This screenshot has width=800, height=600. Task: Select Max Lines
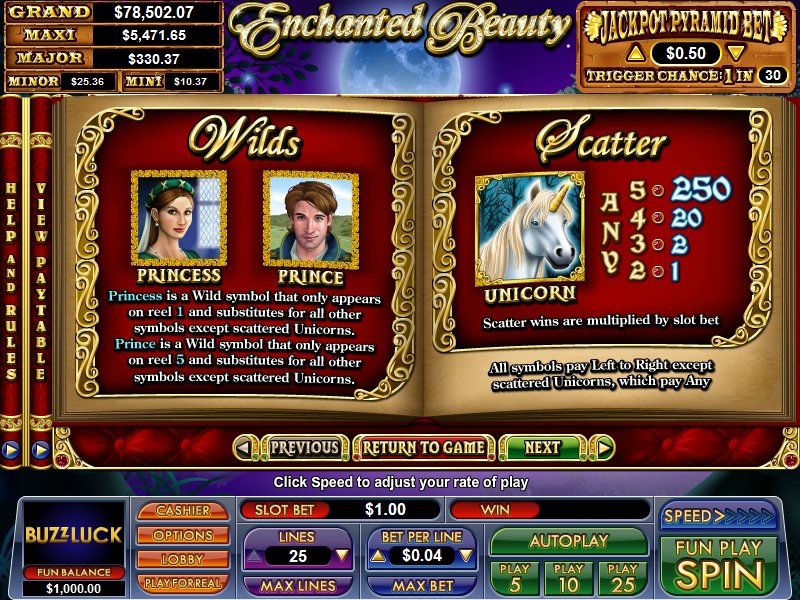point(298,585)
